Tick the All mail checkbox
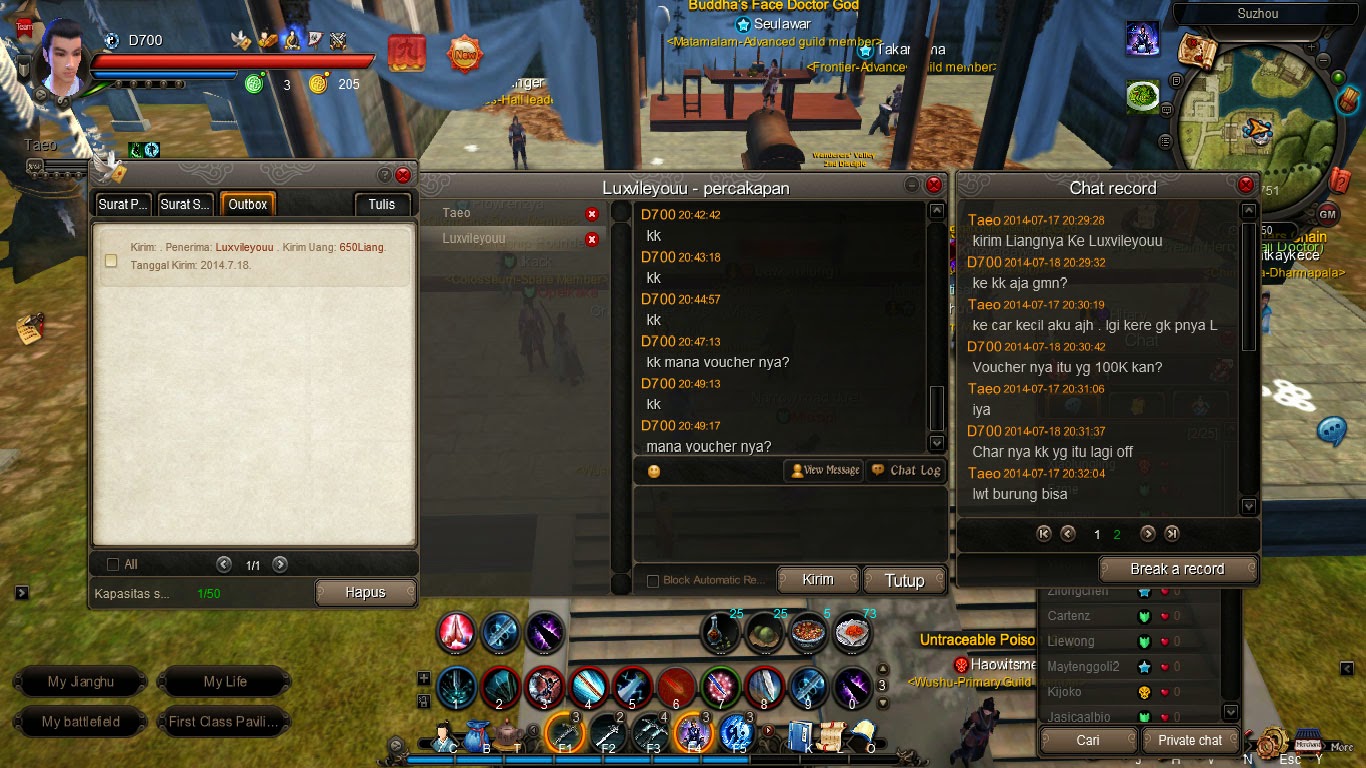 tap(113, 565)
